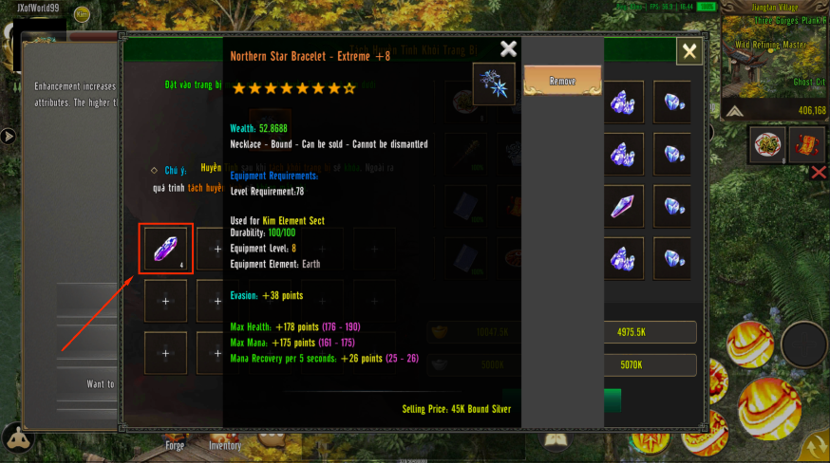Use the red scroll quick slot
Viewport: 831px width, 463px height.
pos(806,145)
